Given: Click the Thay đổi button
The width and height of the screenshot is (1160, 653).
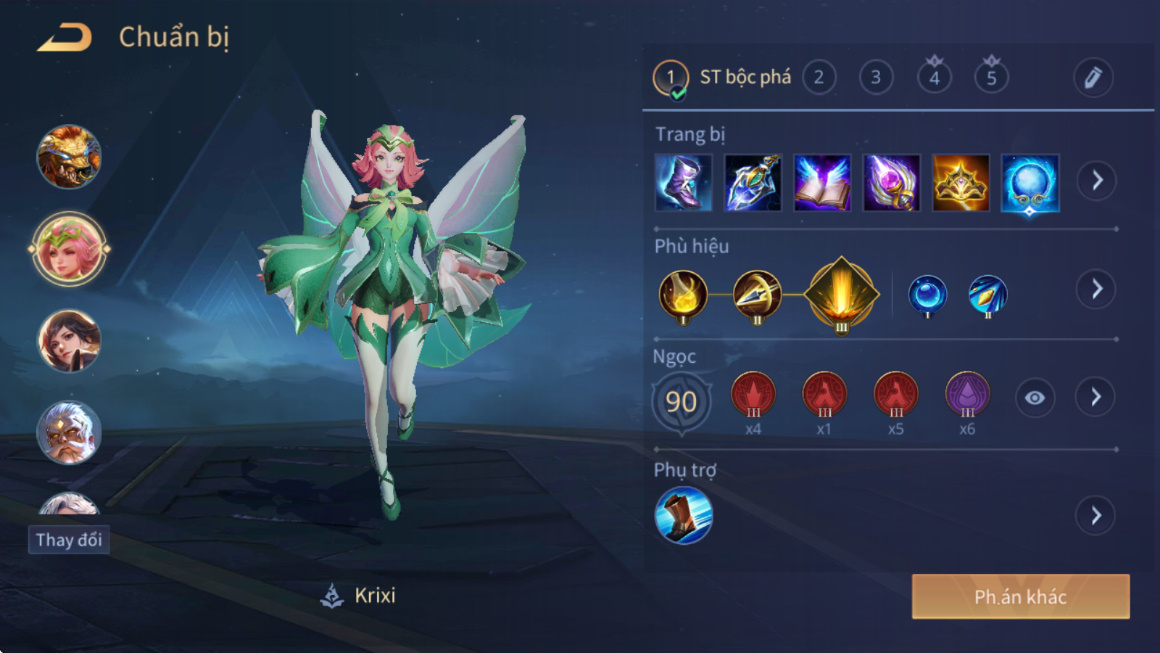Looking at the screenshot, I should pyautogui.click(x=69, y=540).
